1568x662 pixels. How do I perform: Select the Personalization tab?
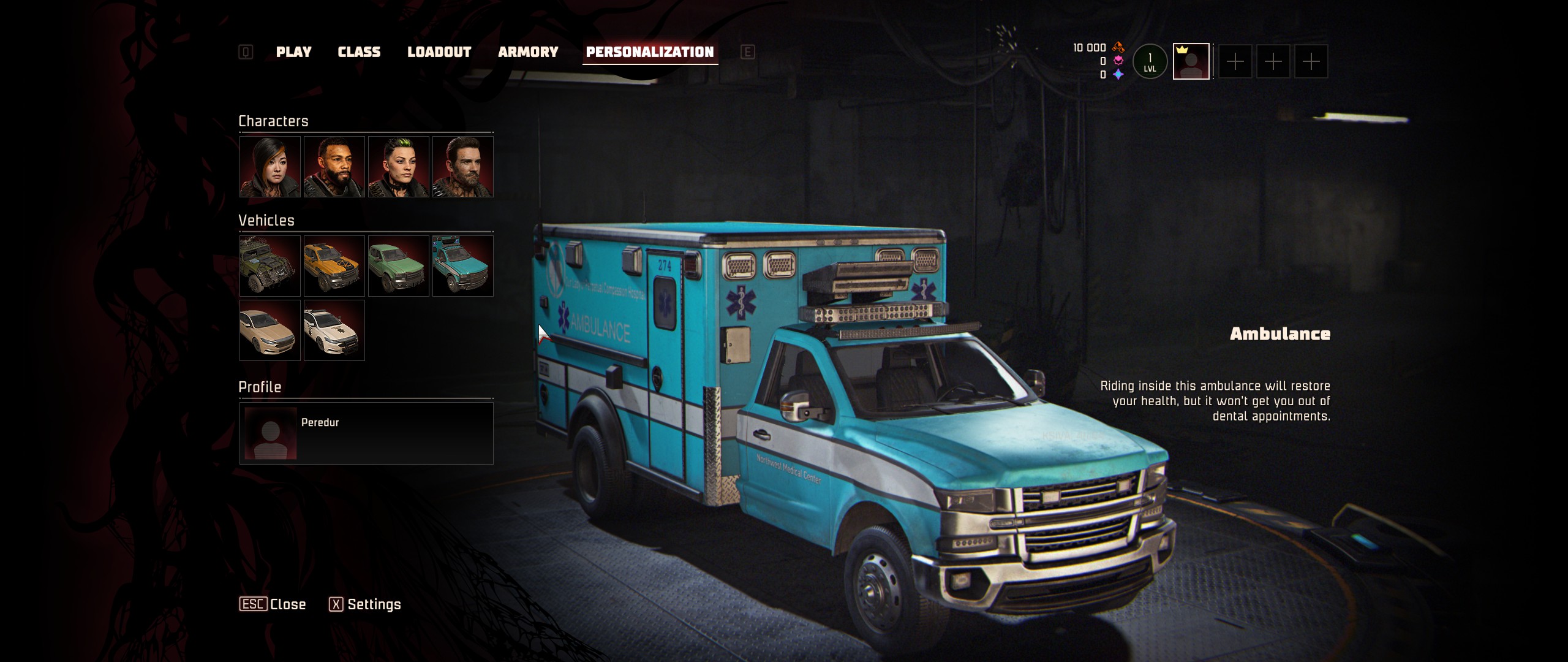[x=650, y=52]
